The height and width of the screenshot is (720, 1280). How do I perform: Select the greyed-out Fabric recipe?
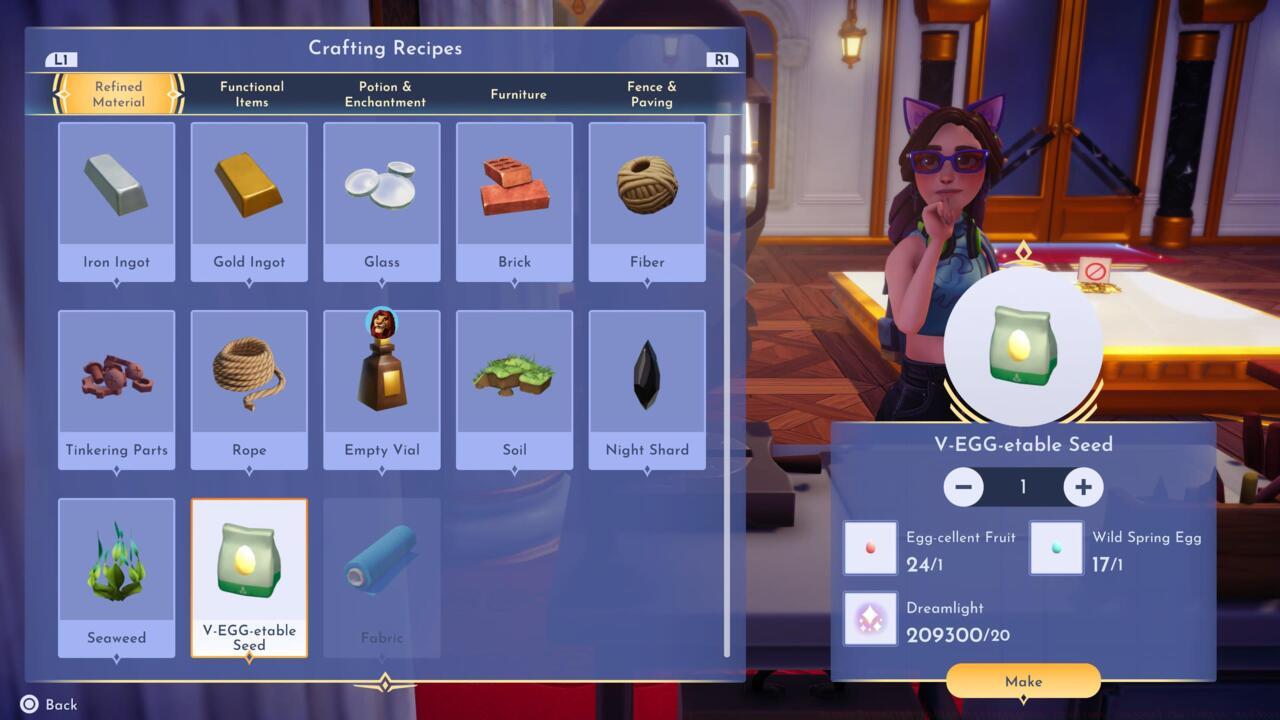(x=382, y=578)
